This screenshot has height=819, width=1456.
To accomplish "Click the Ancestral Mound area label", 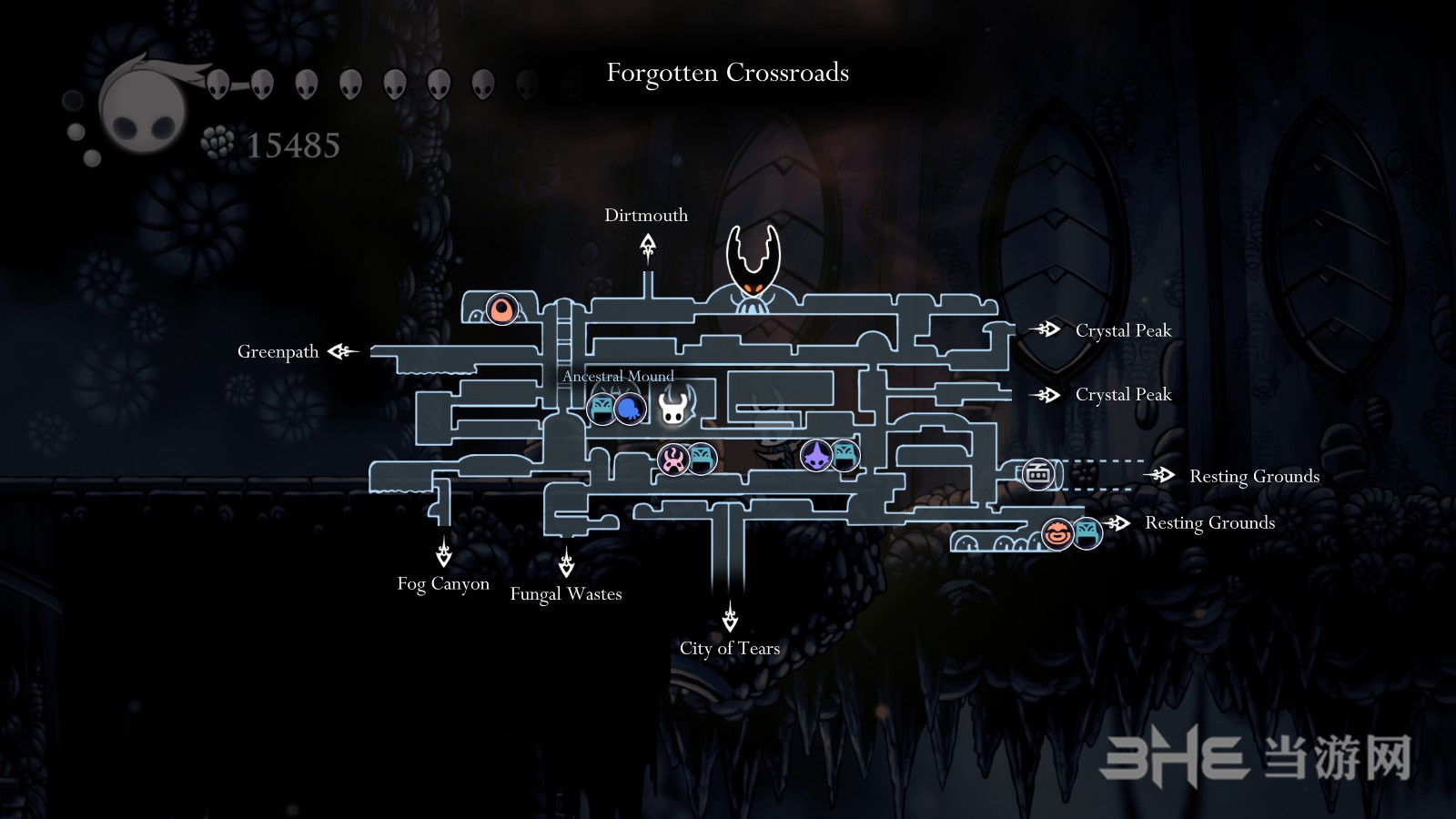I will click(x=618, y=377).
